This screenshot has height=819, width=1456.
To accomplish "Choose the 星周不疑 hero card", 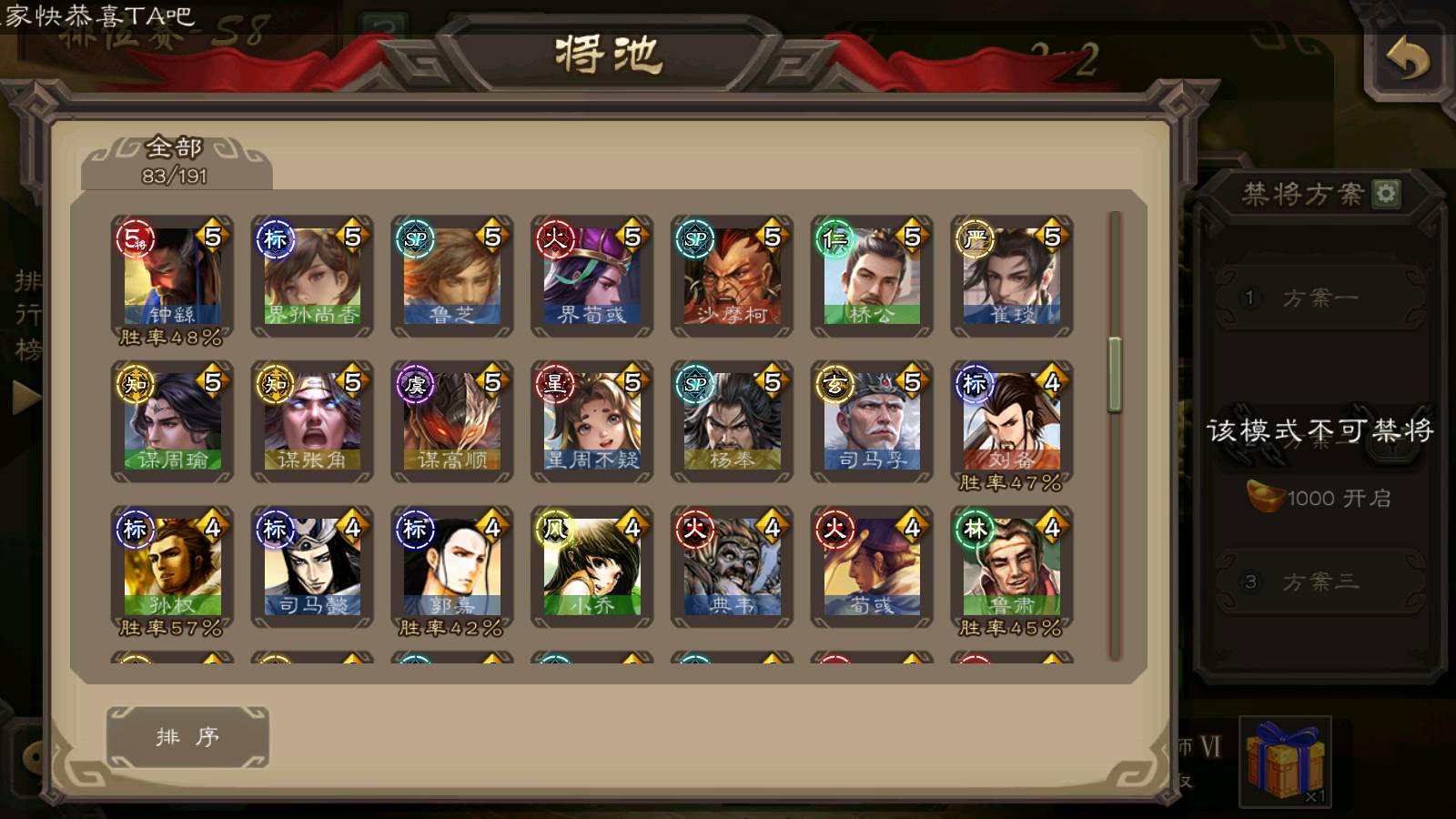I will tap(591, 421).
